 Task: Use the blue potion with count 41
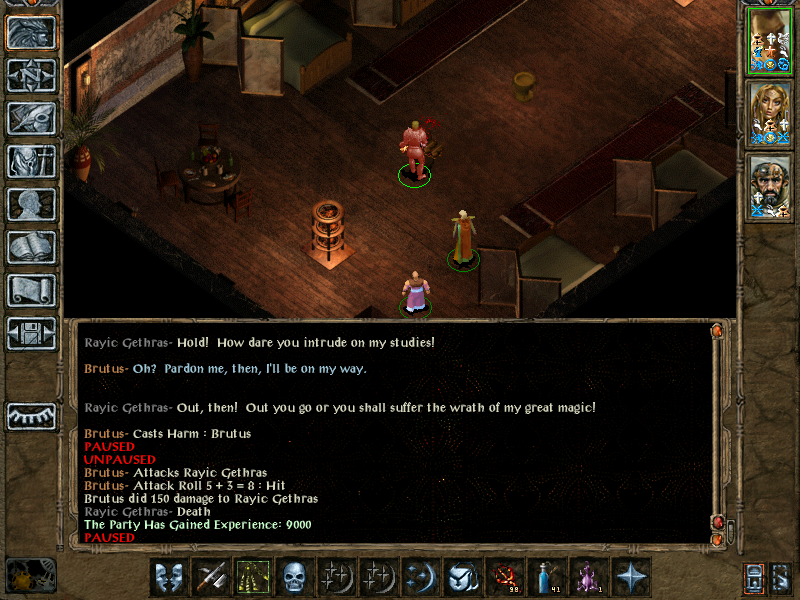(545, 576)
